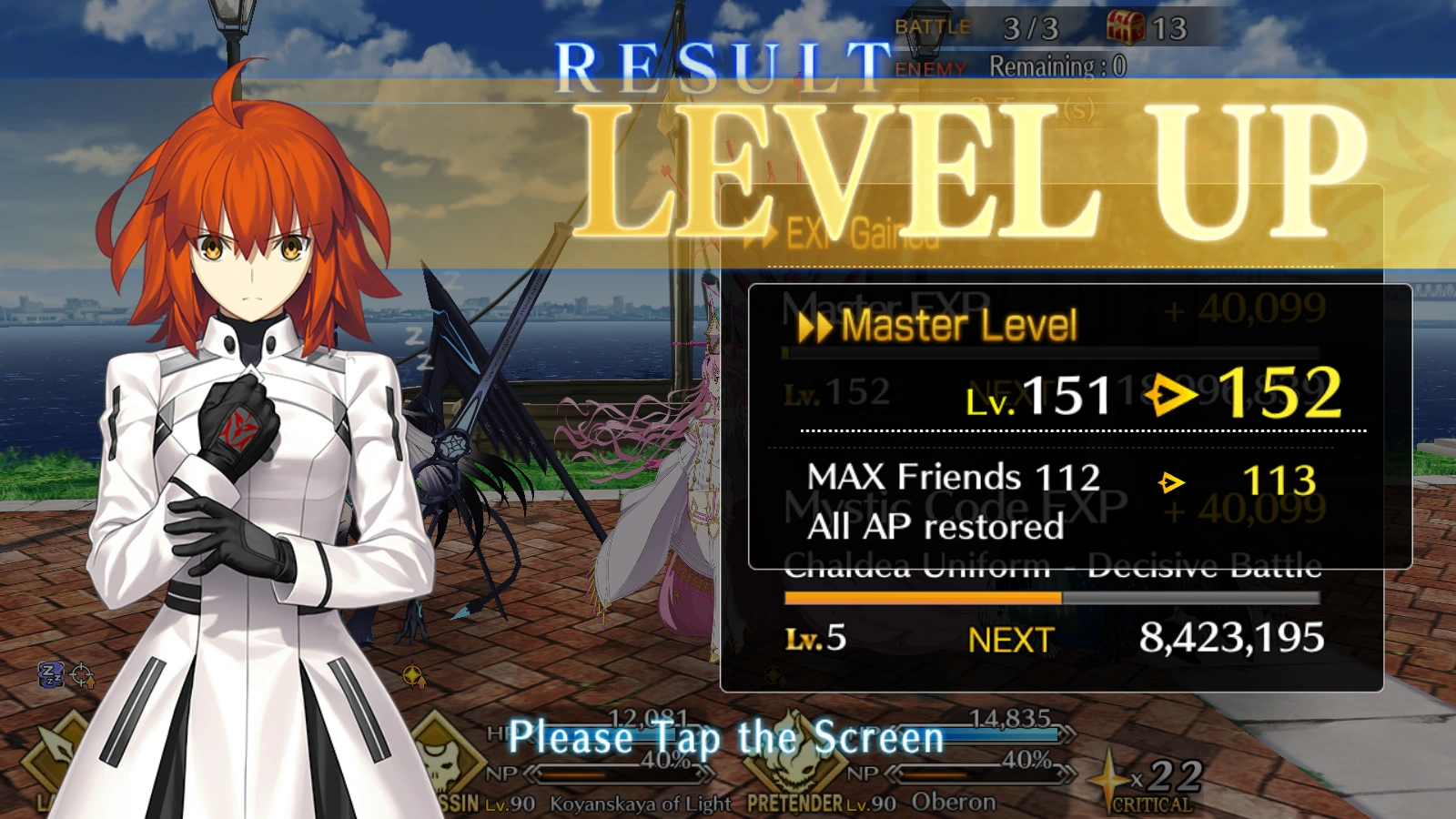Tap the Please Tap the Screen prompt
Viewport: 1456px width, 819px height.
click(728, 737)
